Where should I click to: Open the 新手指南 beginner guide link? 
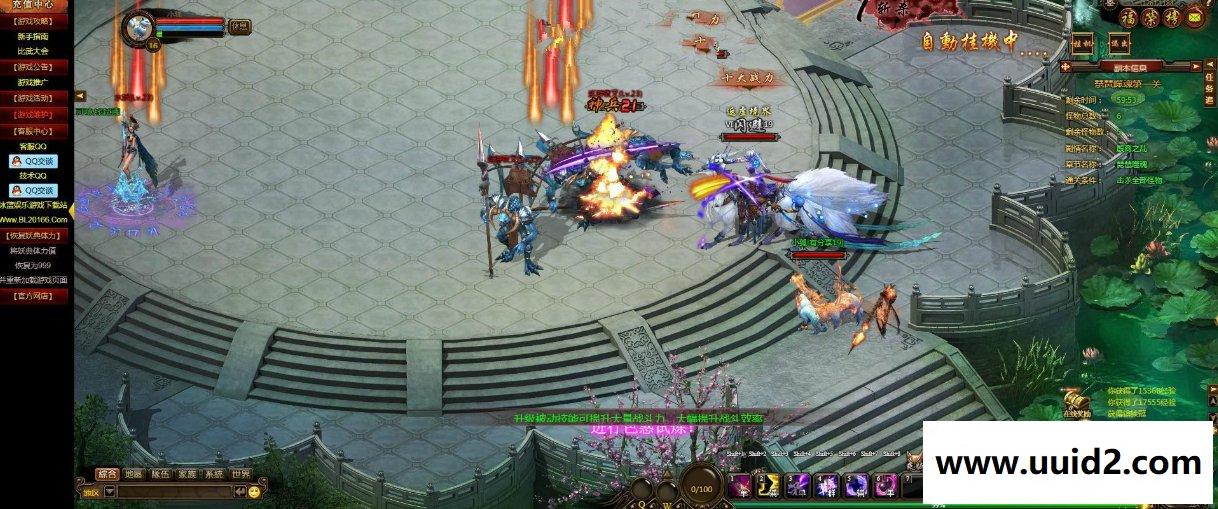pyautogui.click(x=36, y=36)
